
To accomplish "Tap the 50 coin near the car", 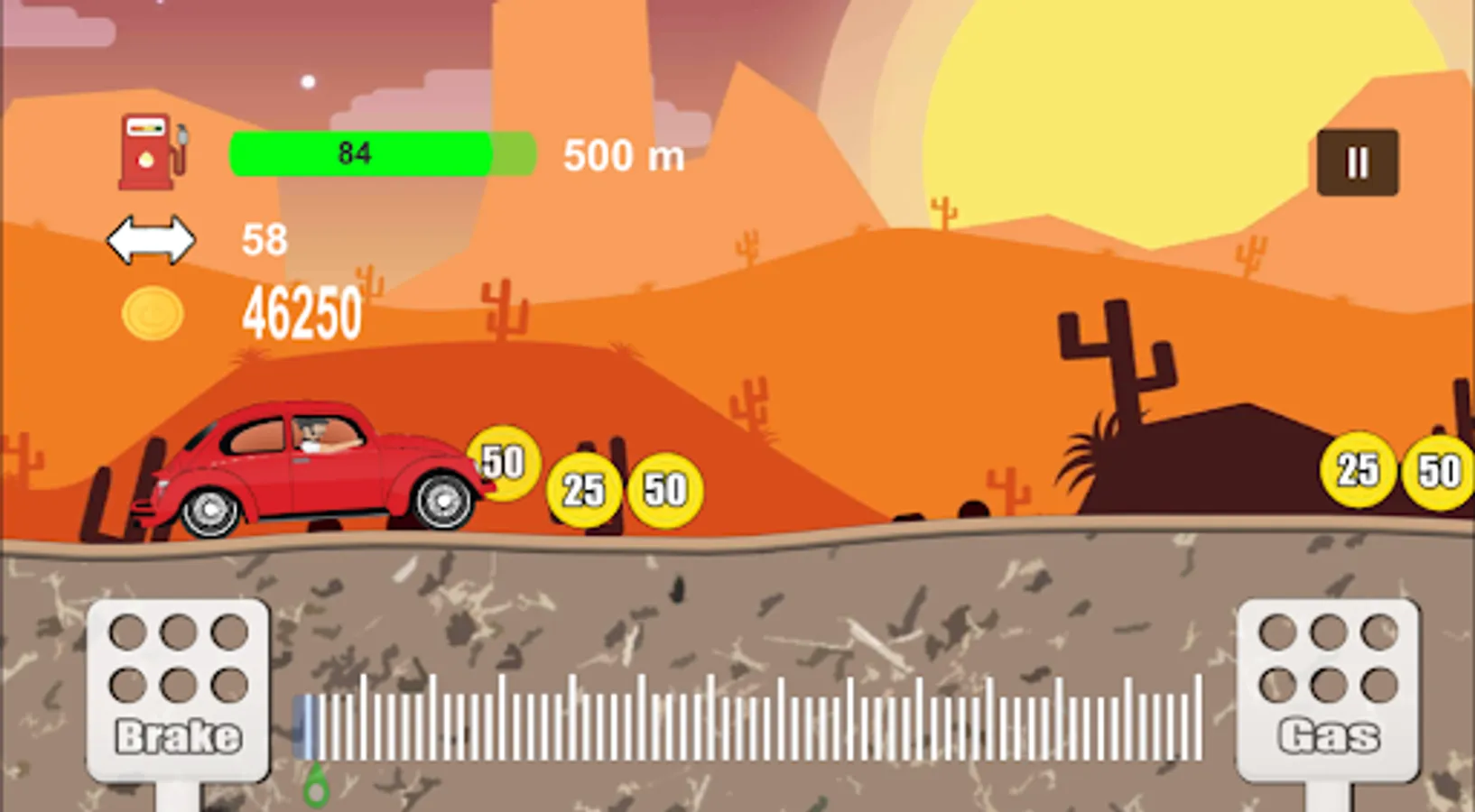I will pos(502,463).
